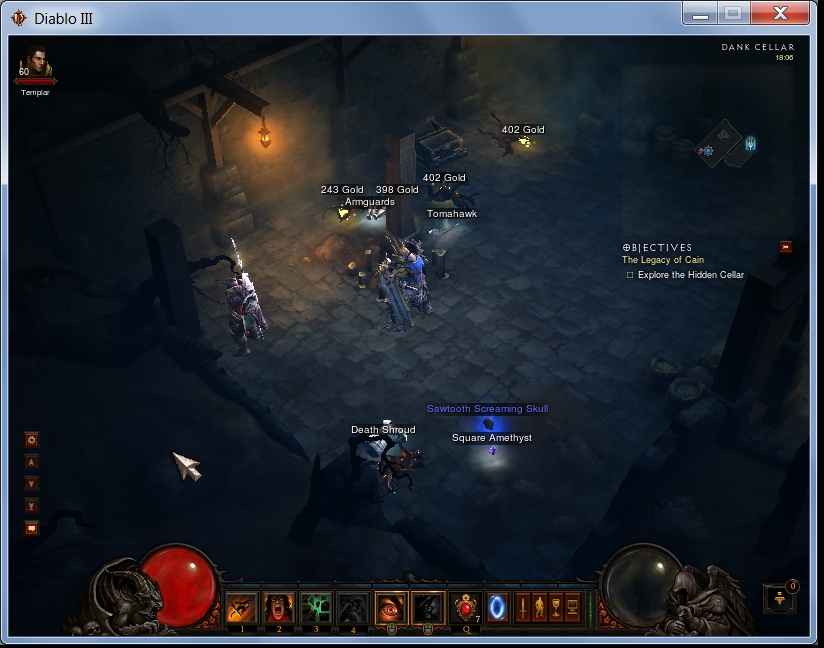The width and height of the screenshot is (824, 648).
Task: Use the screaming face skill
Action: pos(278,607)
